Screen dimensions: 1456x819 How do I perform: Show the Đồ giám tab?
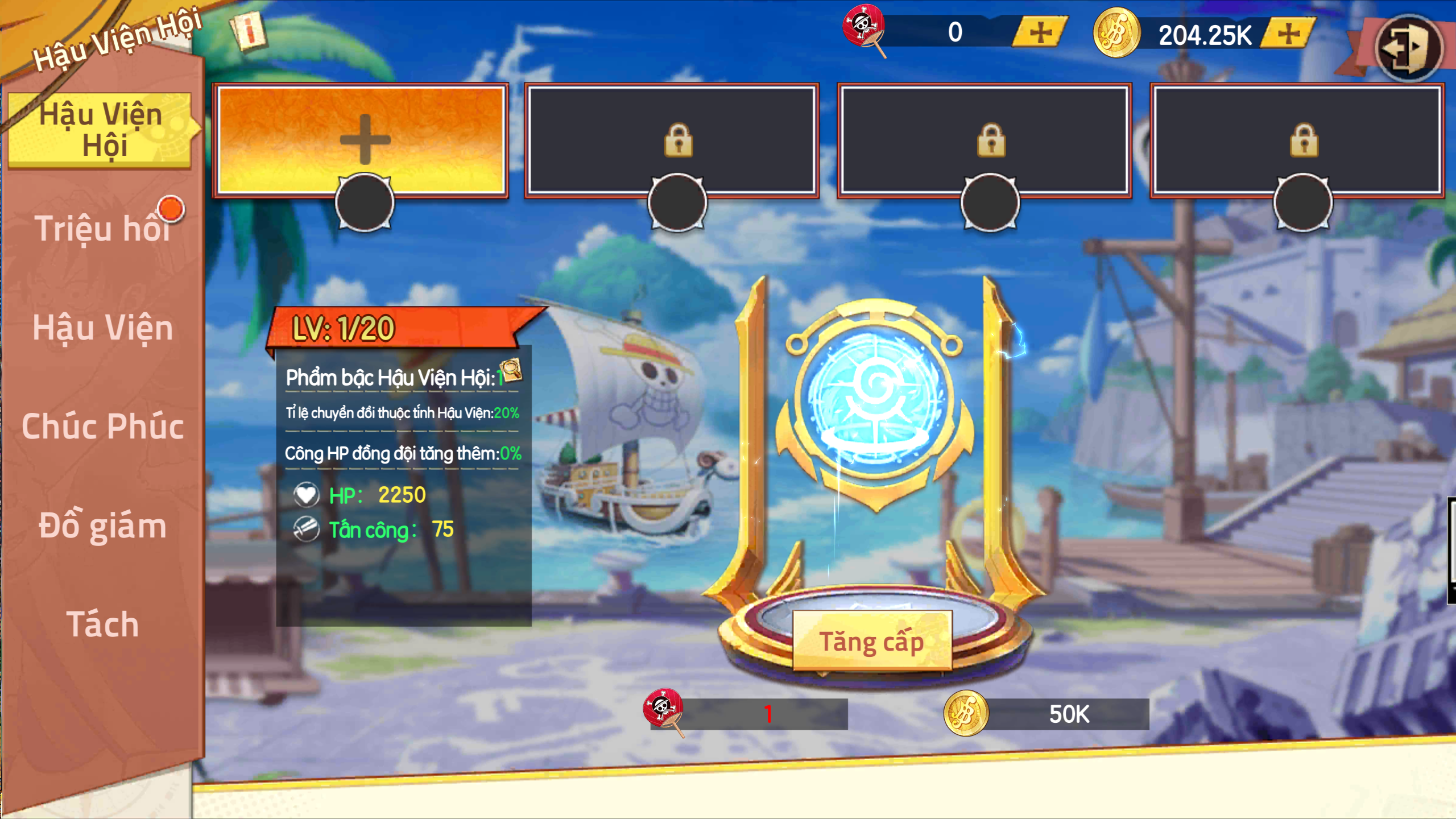pyautogui.click(x=102, y=526)
